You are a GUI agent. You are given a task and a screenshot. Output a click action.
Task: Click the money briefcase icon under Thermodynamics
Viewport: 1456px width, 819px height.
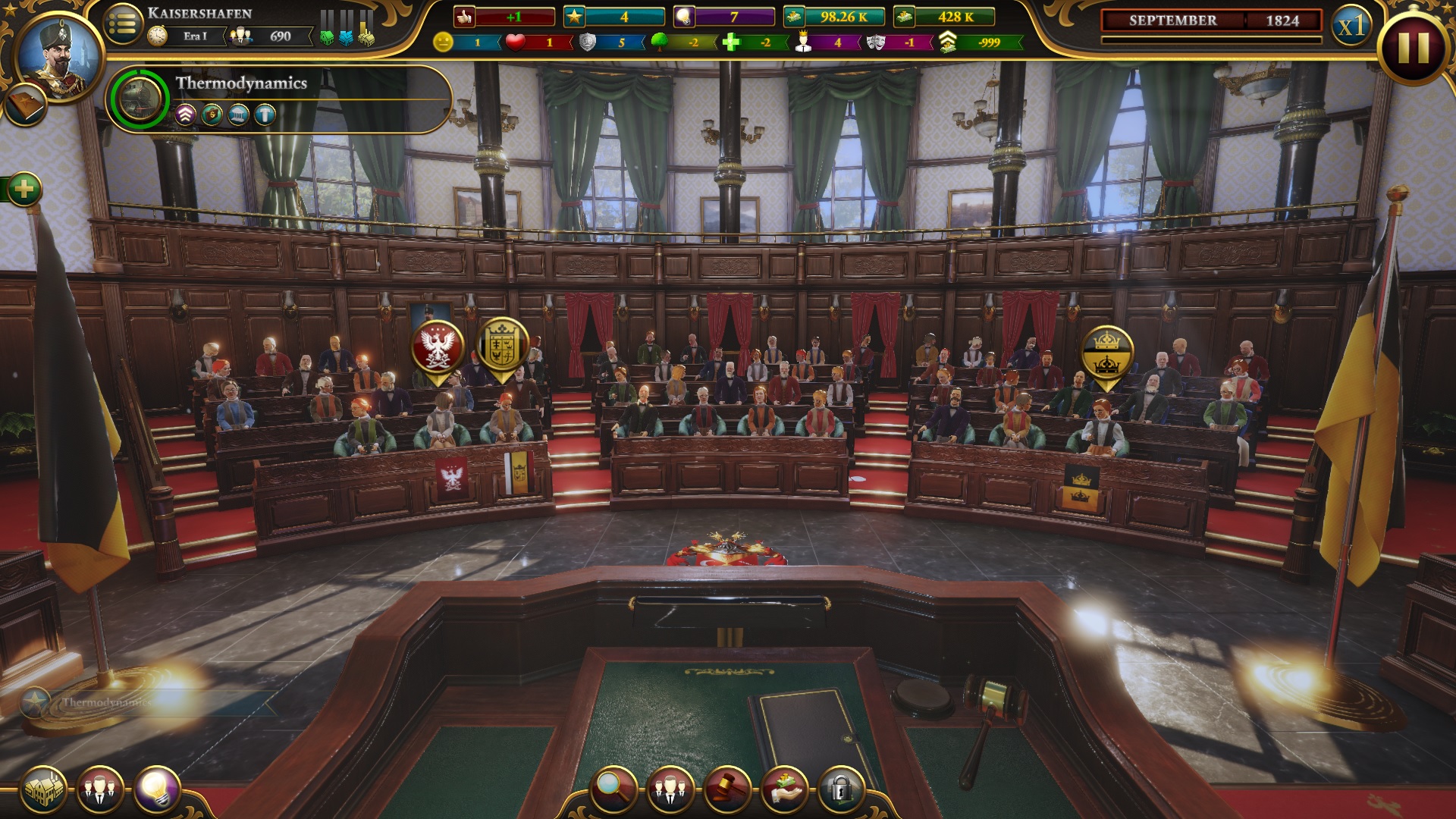point(212,115)
